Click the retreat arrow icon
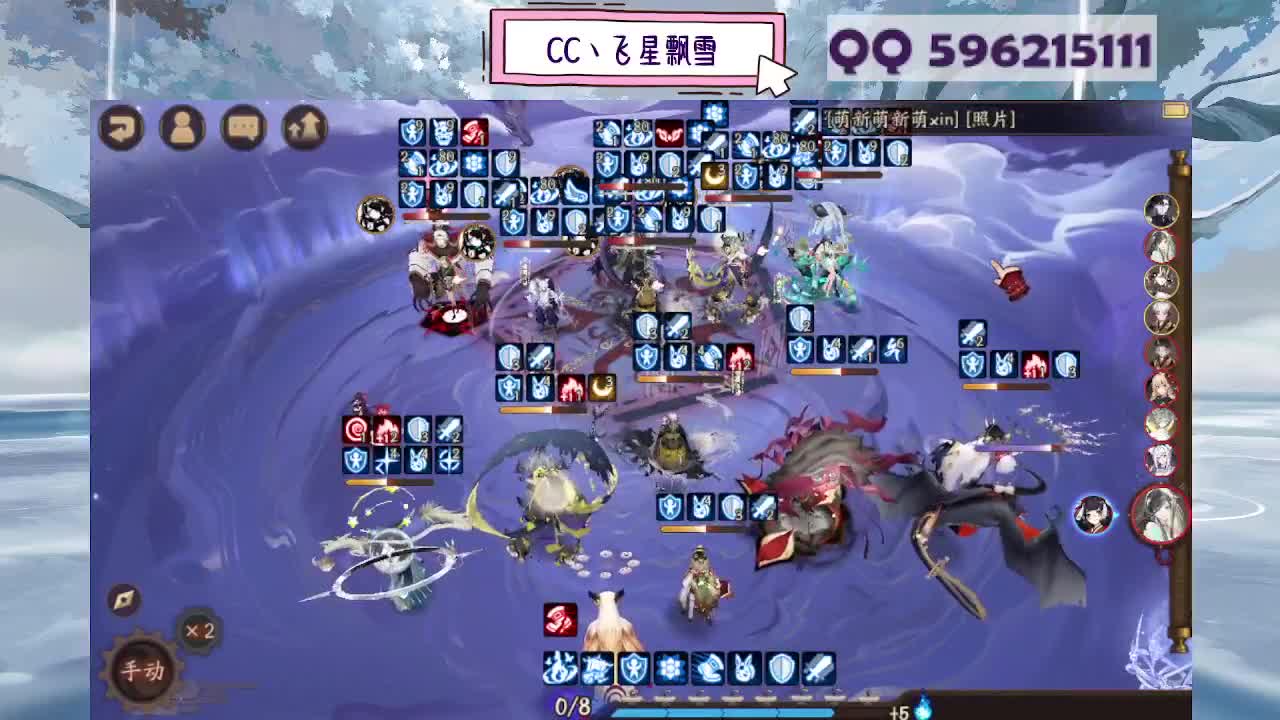 click(121, 127)
